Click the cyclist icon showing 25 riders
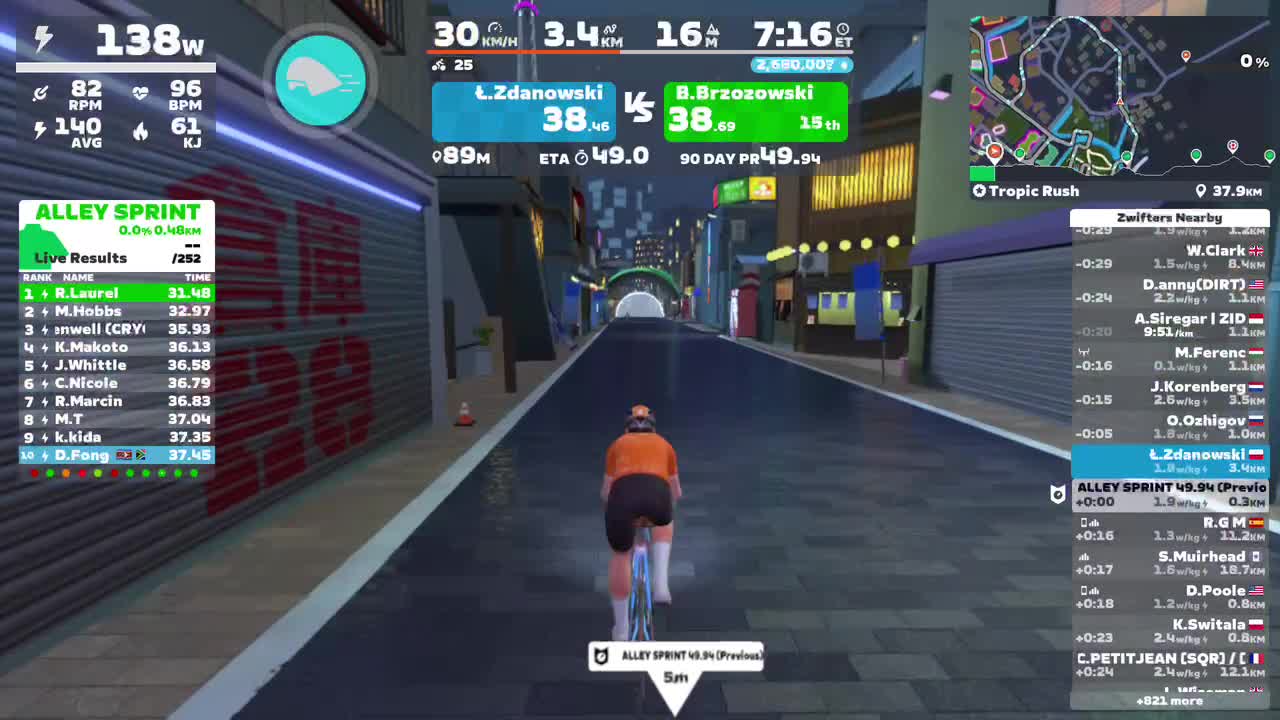Screen dimensions: 1280x720 click(x=438, y=65)
